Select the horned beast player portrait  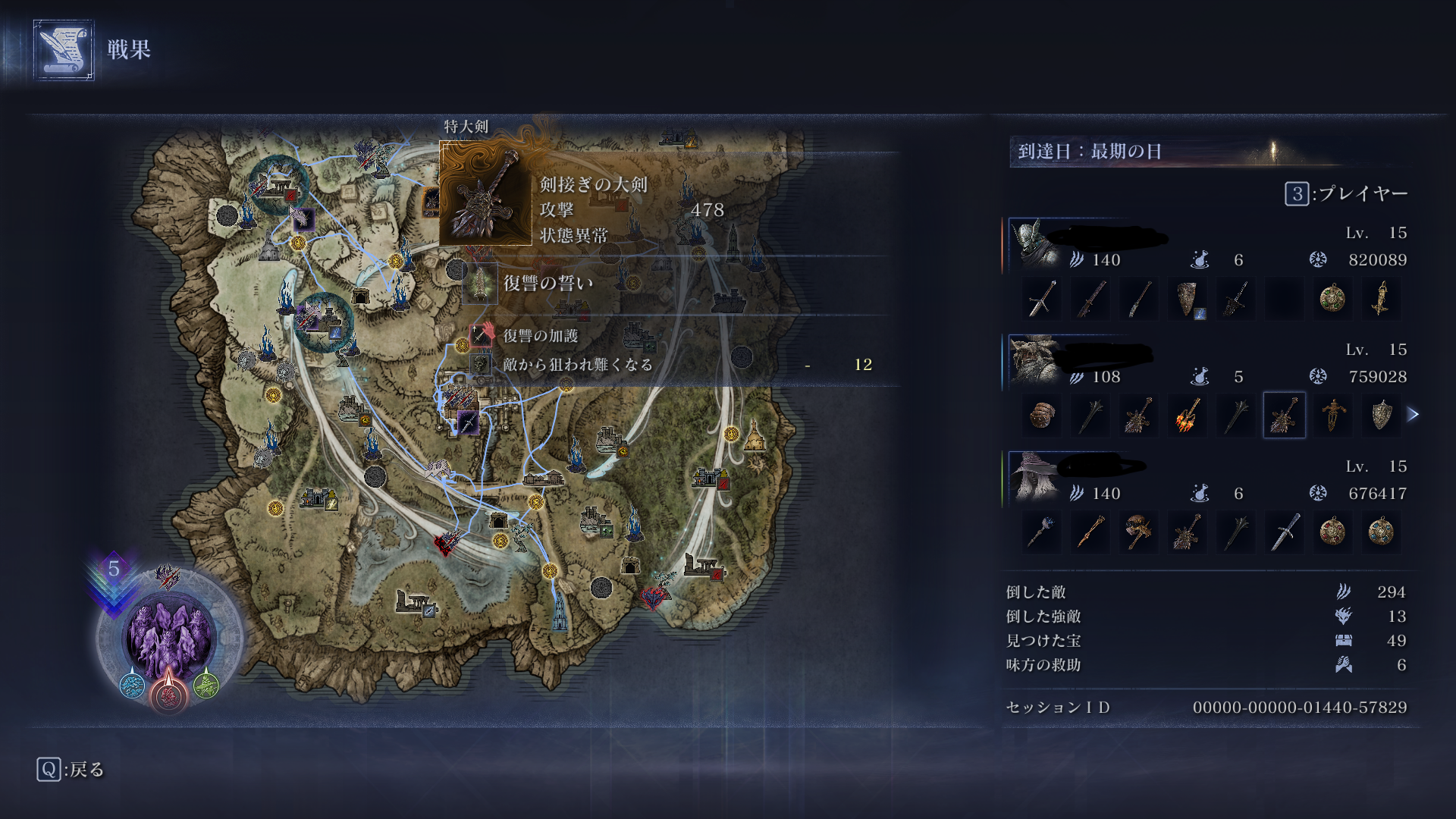tap(1034, 361)
